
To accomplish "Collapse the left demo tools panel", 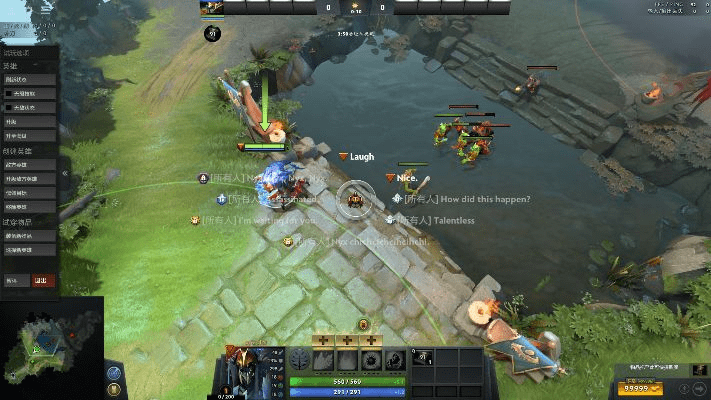I will coord(65,173).
